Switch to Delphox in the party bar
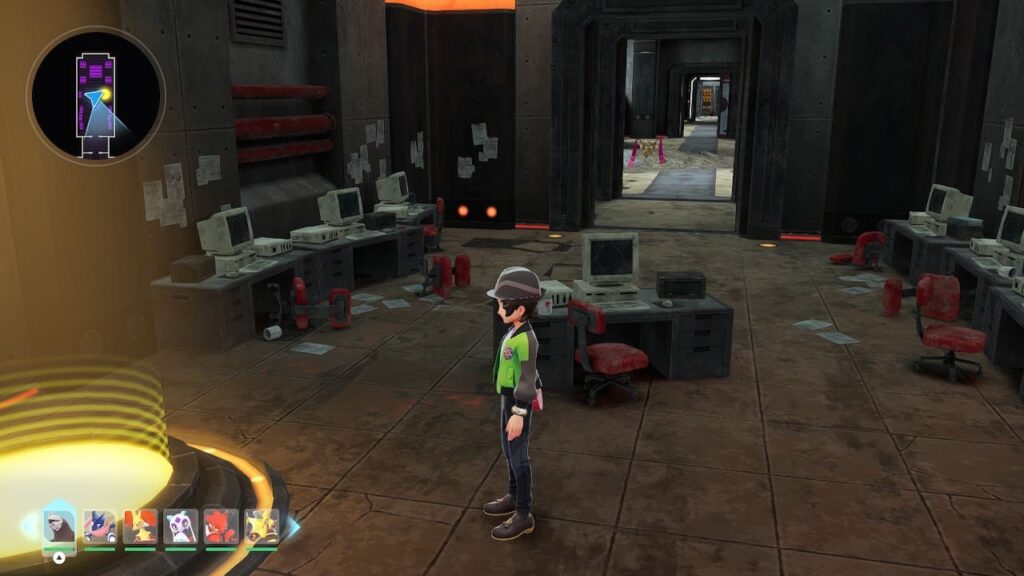Screen dimensions: 1024x576 coord(140,526)
